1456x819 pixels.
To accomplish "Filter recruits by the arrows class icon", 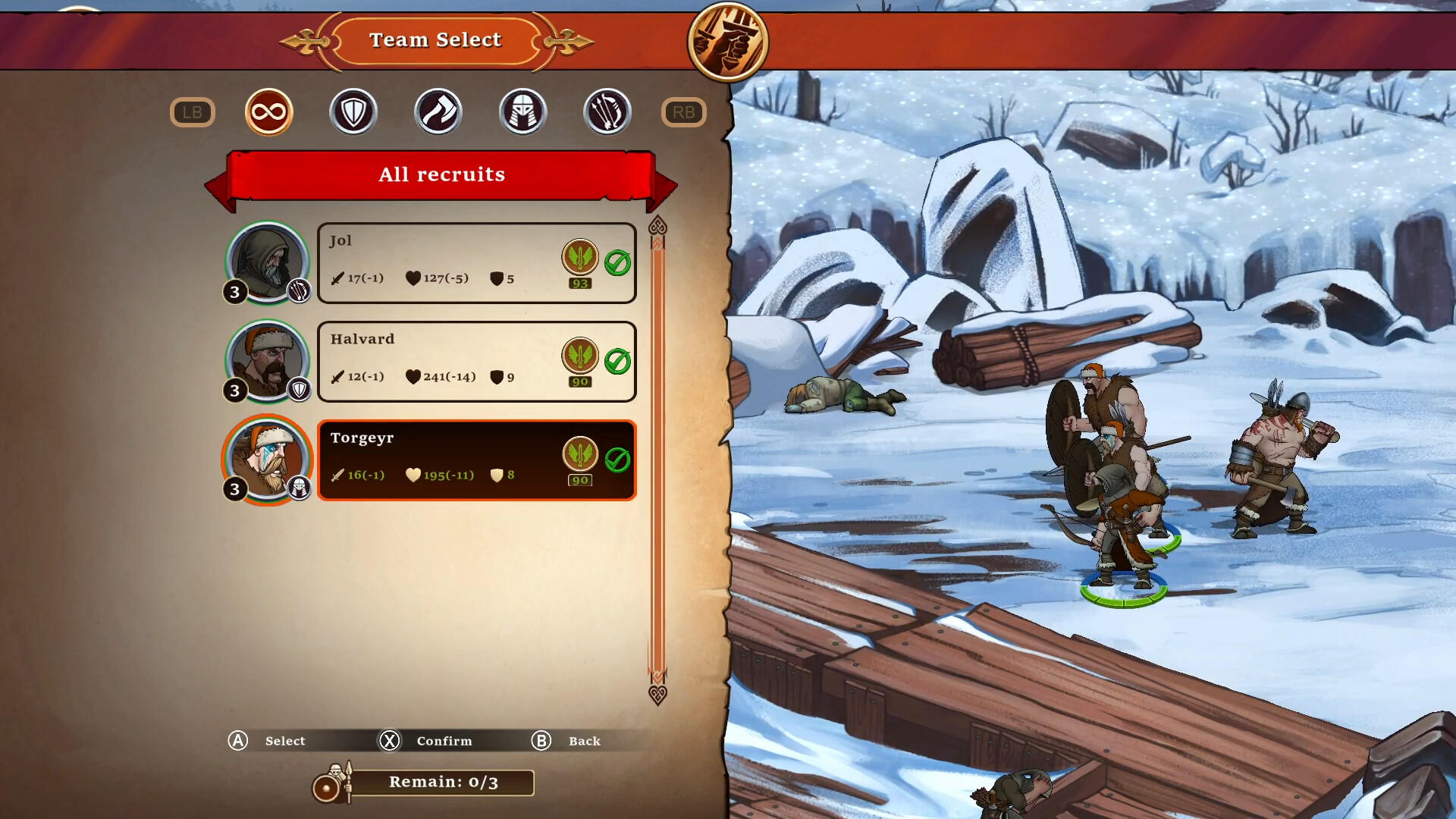I will point(607,111).
